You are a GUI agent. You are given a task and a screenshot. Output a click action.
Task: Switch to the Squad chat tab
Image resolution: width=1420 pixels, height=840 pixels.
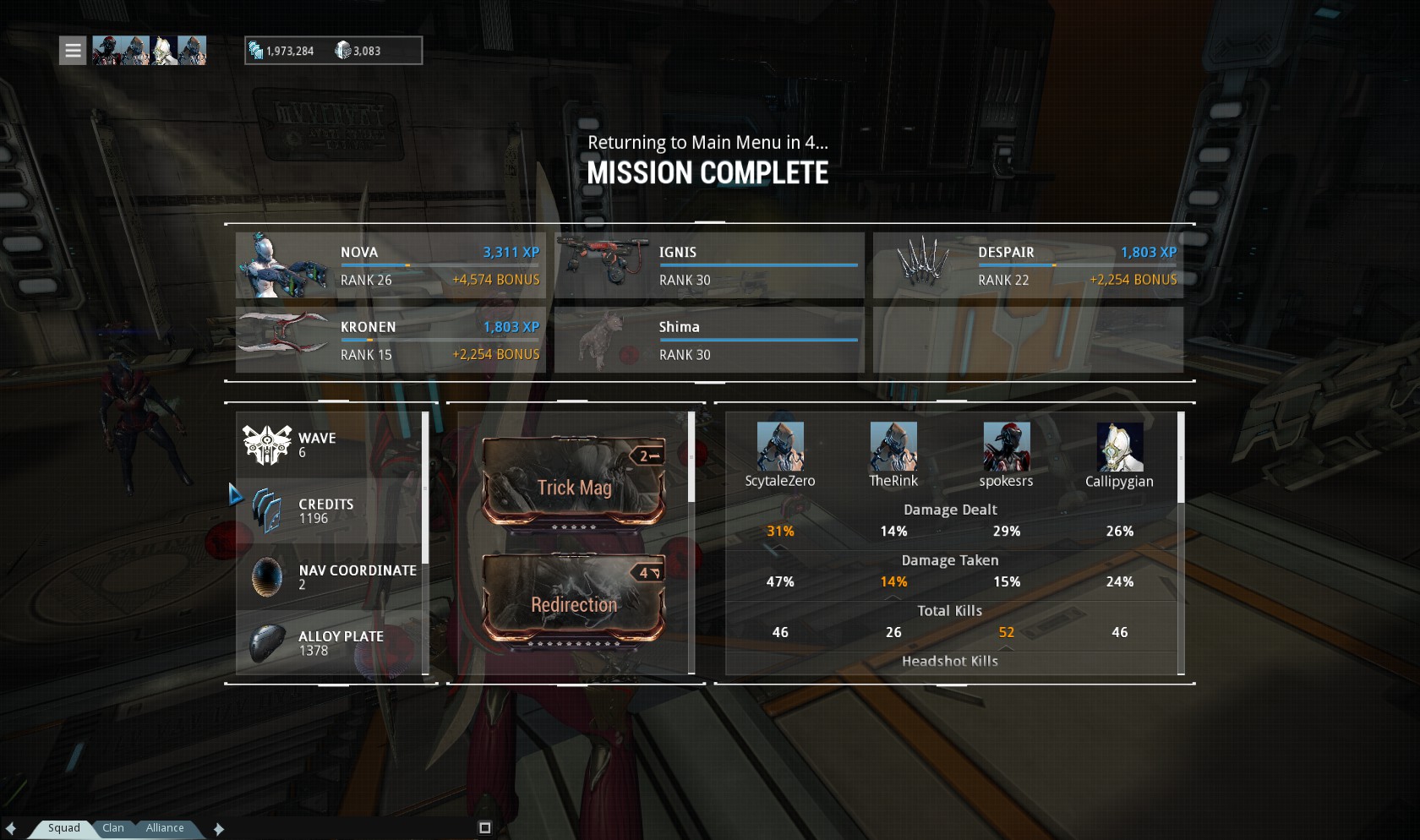(63, 828)
